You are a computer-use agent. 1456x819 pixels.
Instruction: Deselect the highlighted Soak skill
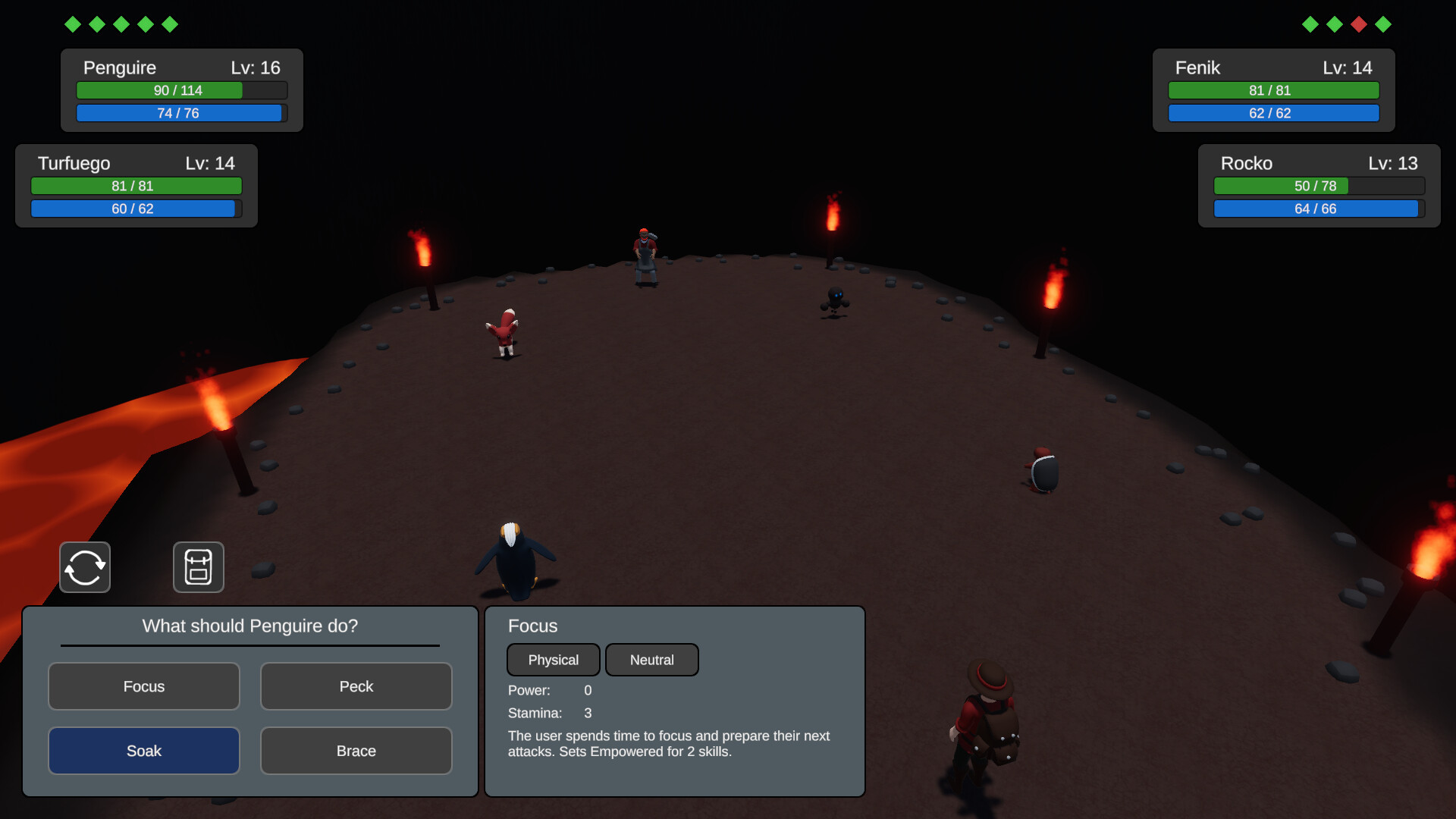143,750
